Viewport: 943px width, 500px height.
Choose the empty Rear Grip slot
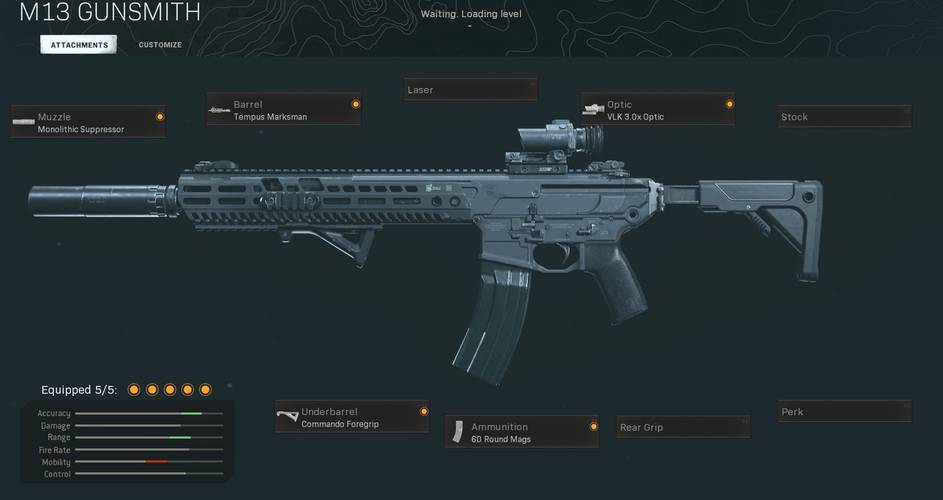pos(683,428)
